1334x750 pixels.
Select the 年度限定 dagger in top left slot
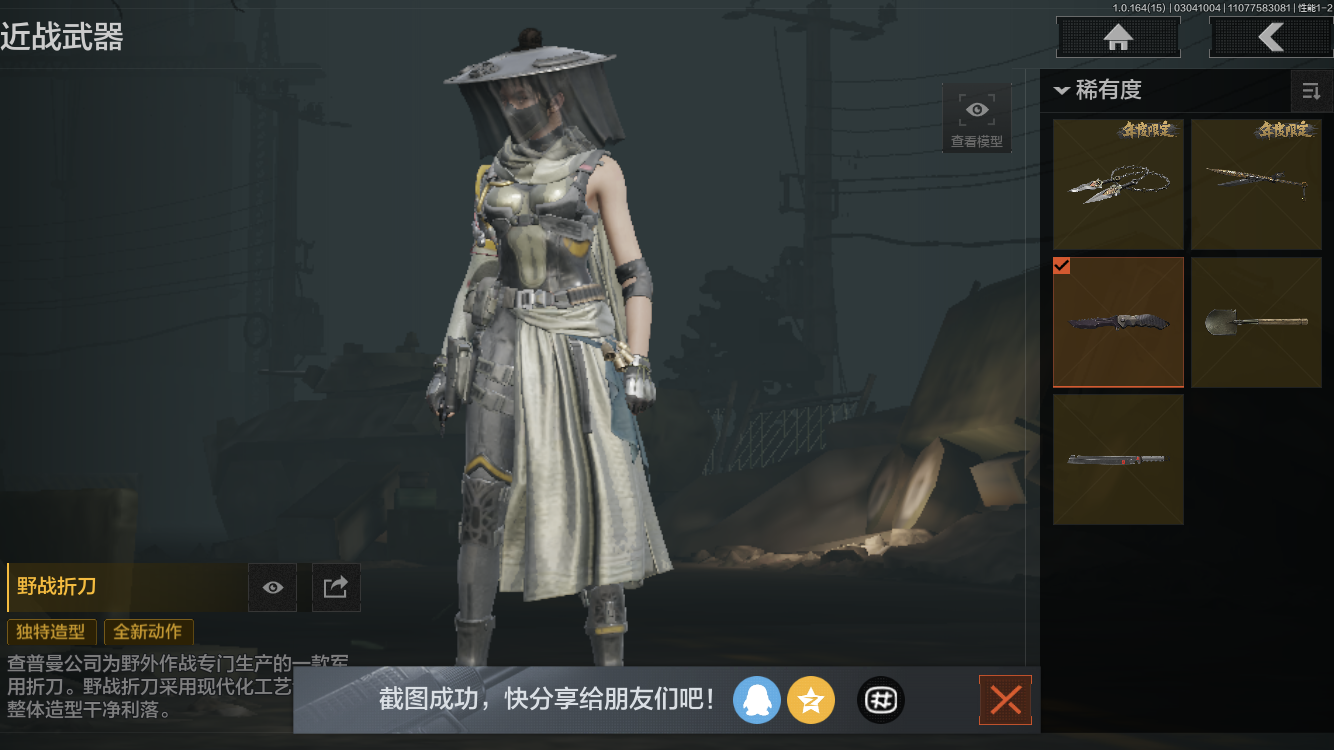(x=1118, y=184)
